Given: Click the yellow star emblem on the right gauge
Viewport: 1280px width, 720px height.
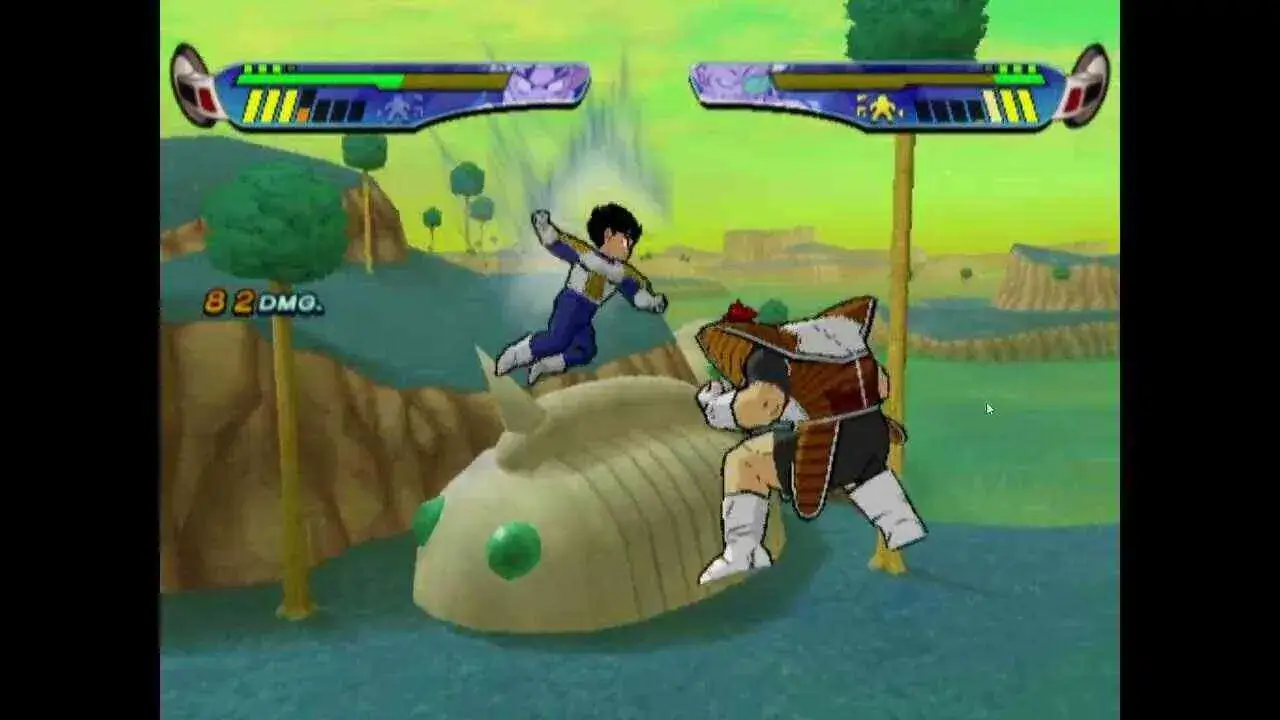Looking at the screenshot, I should pos(883,107).
